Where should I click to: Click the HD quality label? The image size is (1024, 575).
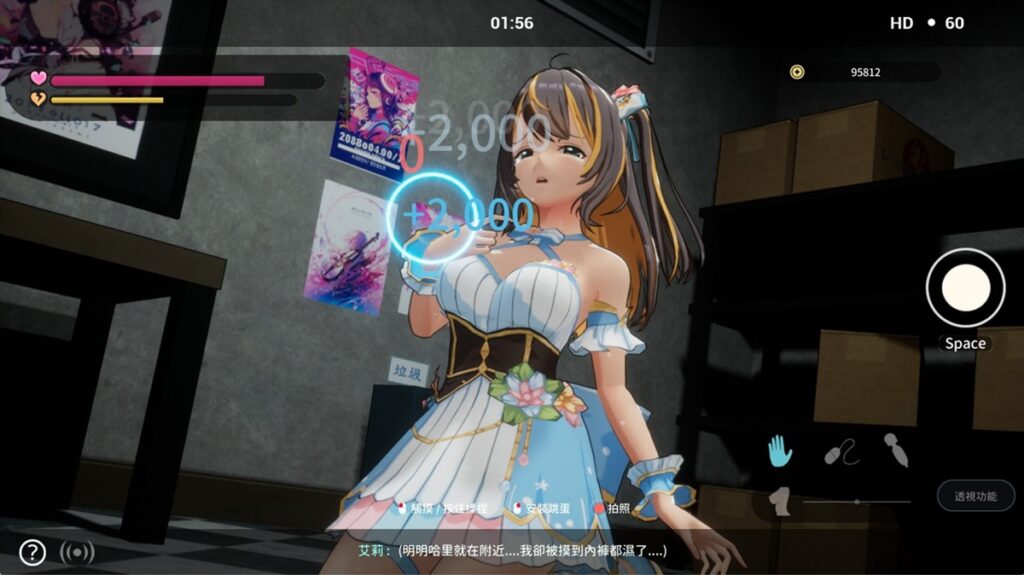click(x=901, y=23)
